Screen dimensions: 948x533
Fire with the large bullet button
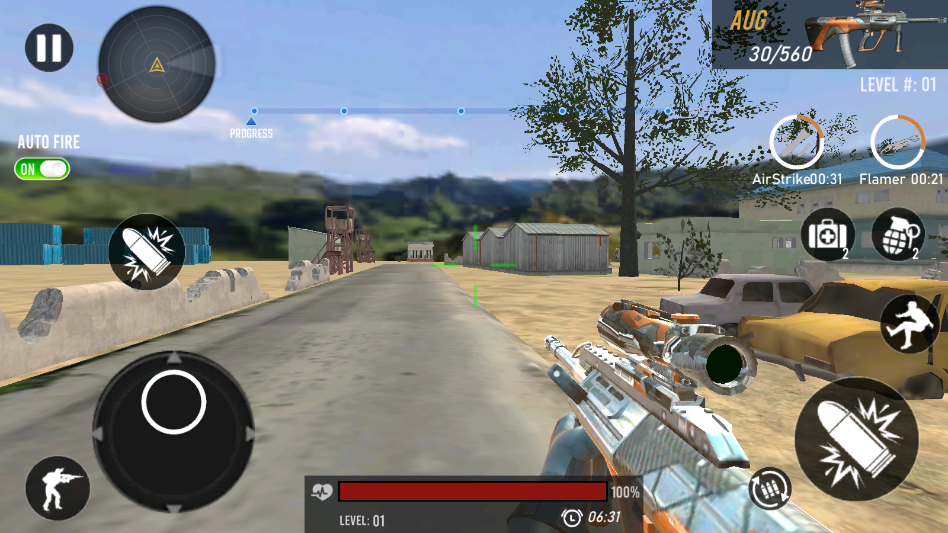pos(856,439)
